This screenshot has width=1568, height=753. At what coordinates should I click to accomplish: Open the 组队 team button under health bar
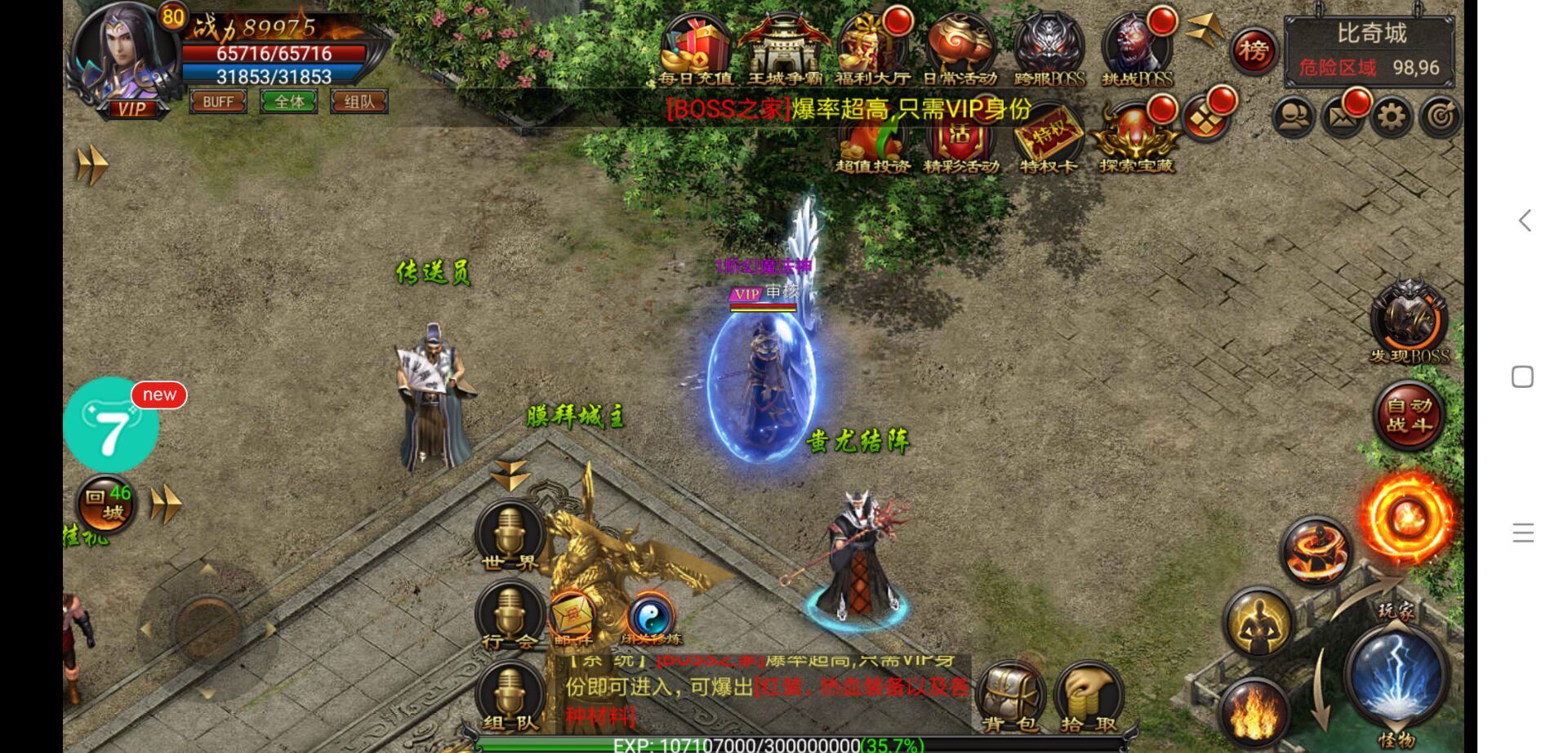point(359,102)
